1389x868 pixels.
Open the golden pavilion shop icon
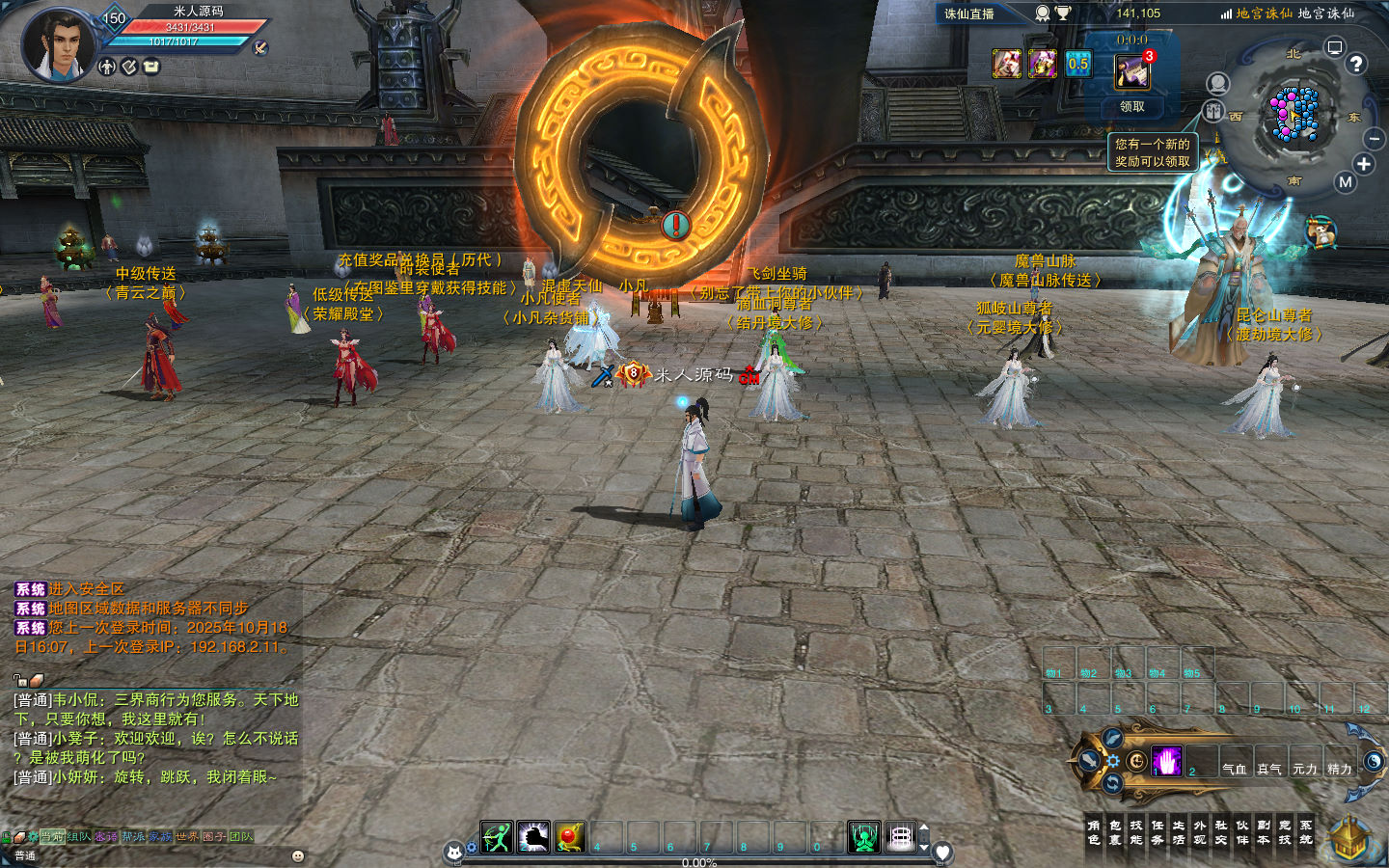(x=1350, y=837)
